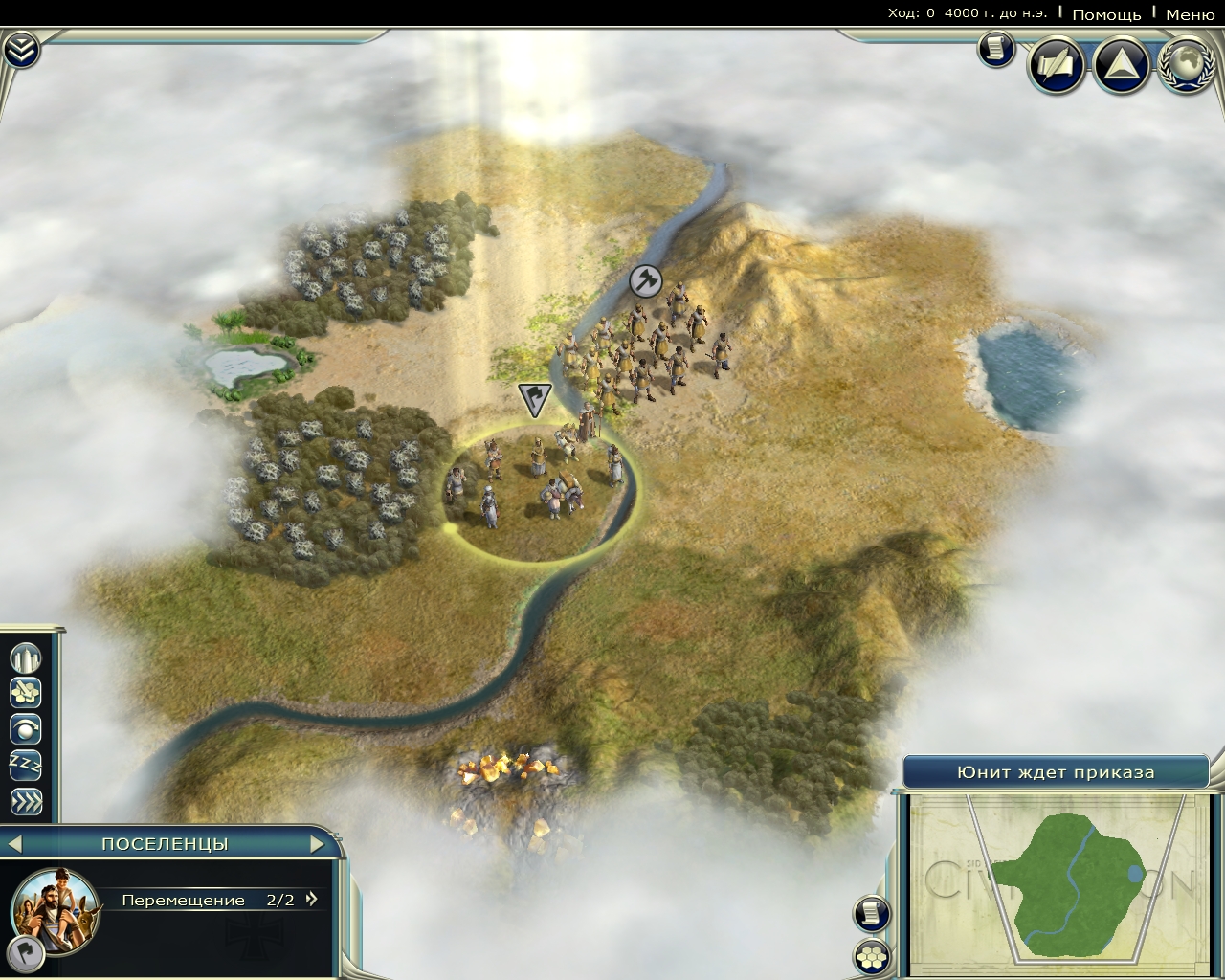Open the globe with laurel wreath screen
Viewport: 1225px width, 980px height.
point(1187,65)
